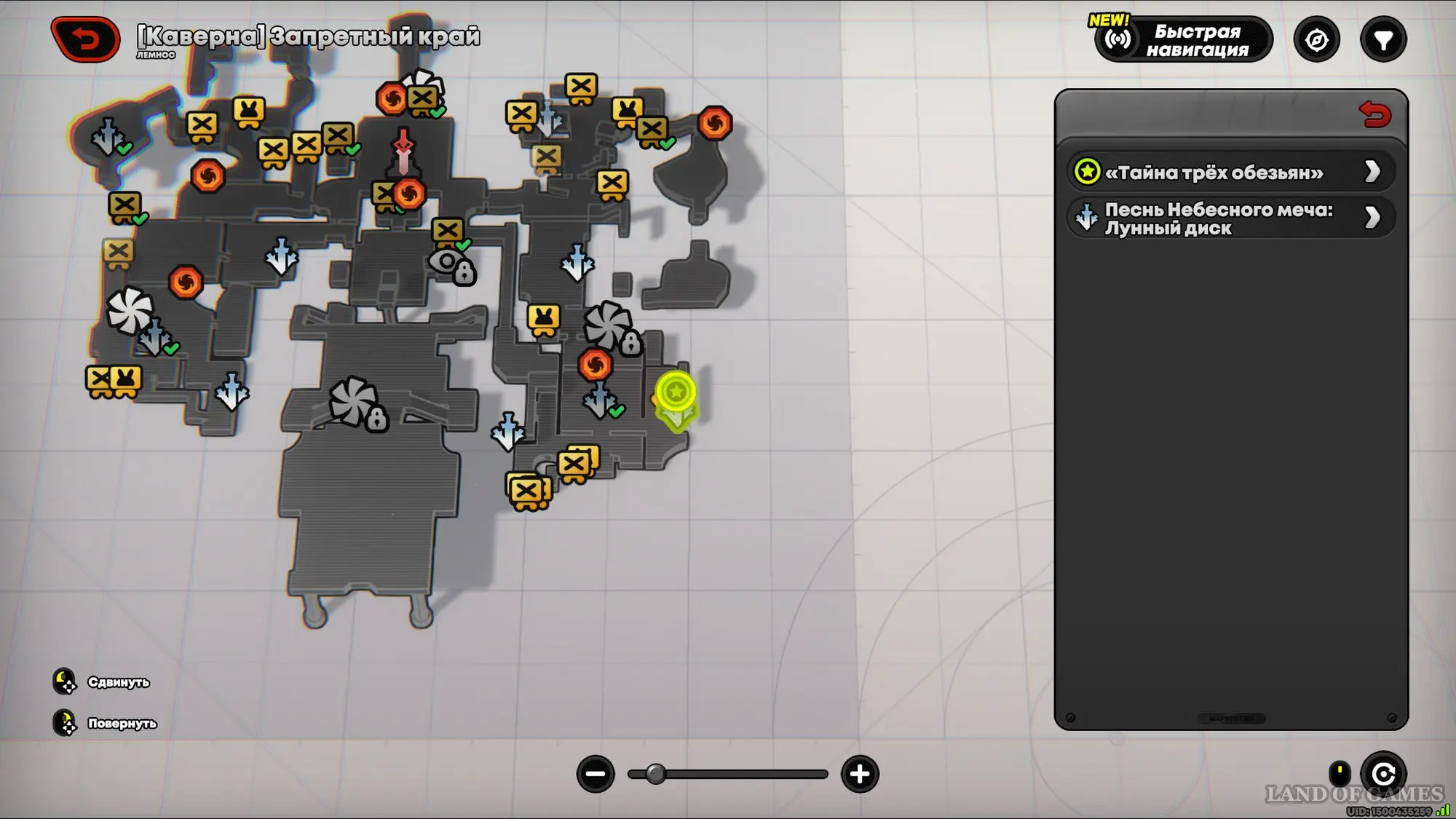Select the green star quest marker

pyautogui.click(x=676, y=393)
